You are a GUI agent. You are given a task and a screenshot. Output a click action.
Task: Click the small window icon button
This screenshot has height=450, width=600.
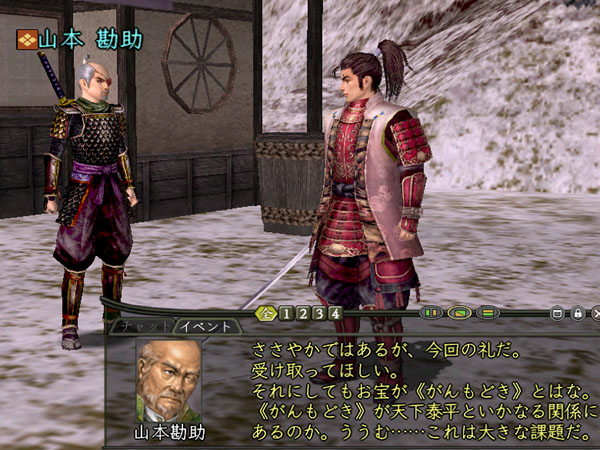click(558, 313)
